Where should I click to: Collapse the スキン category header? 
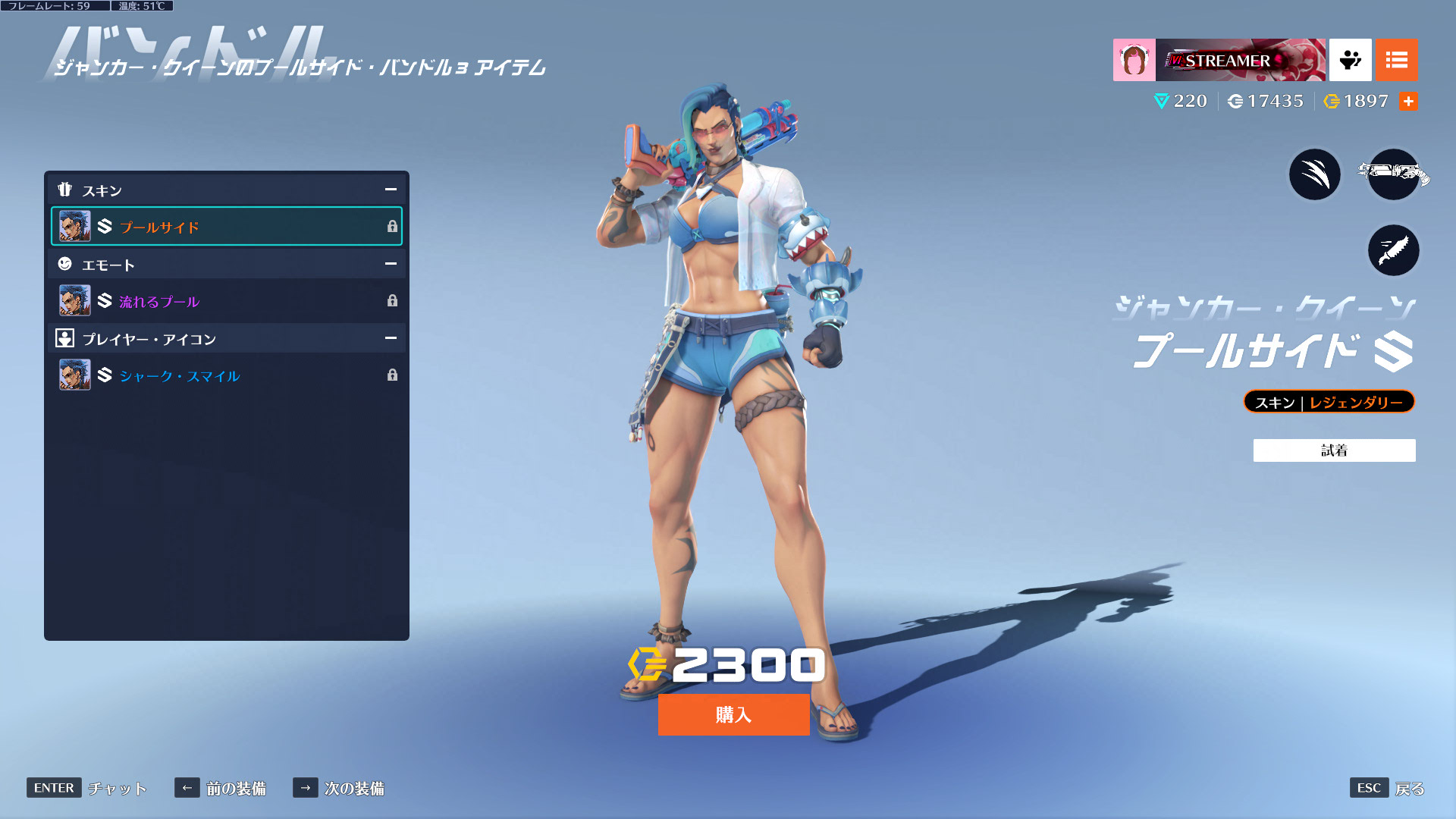tap(391, 190)
